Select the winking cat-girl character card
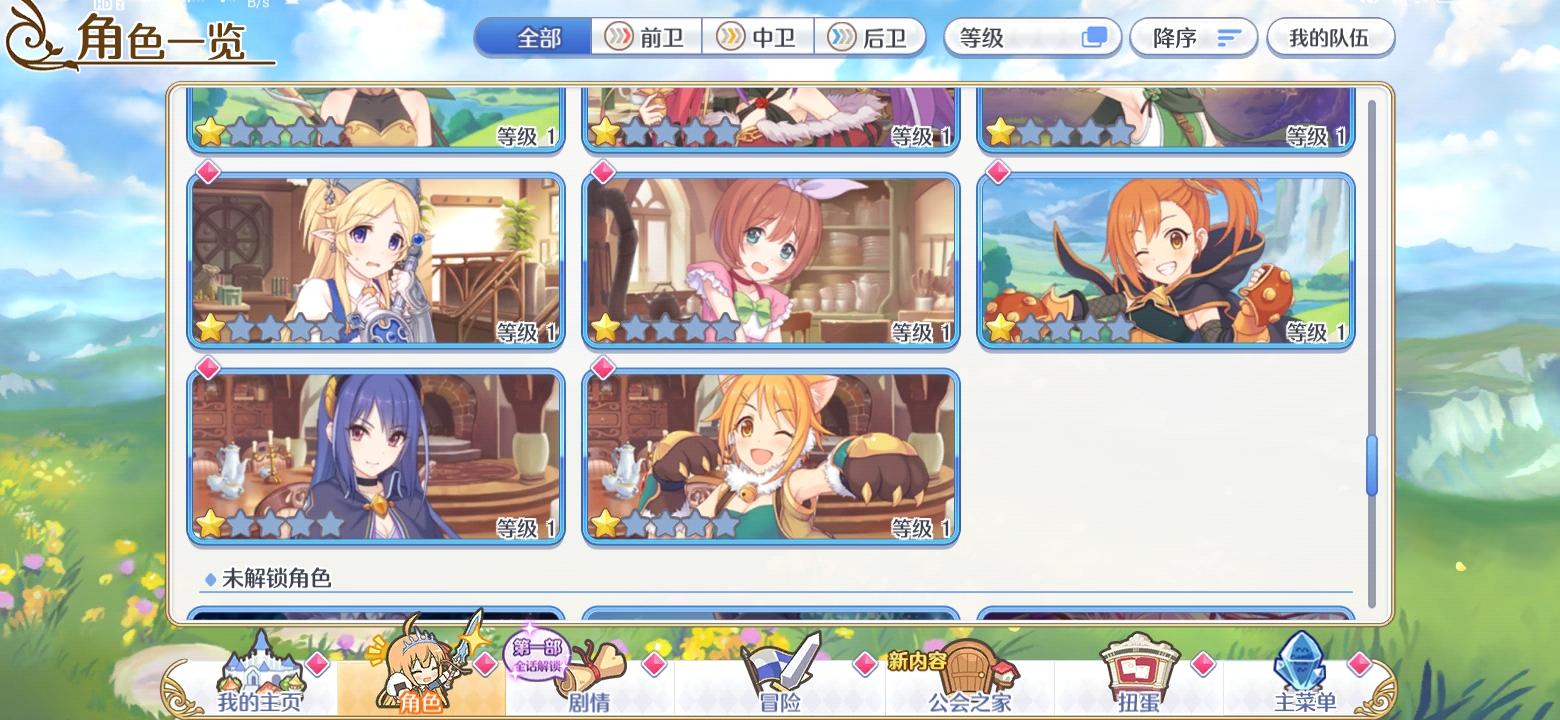Image resolution: width=1560 pixels, height=720 pixels. click(x=770, y=455)
